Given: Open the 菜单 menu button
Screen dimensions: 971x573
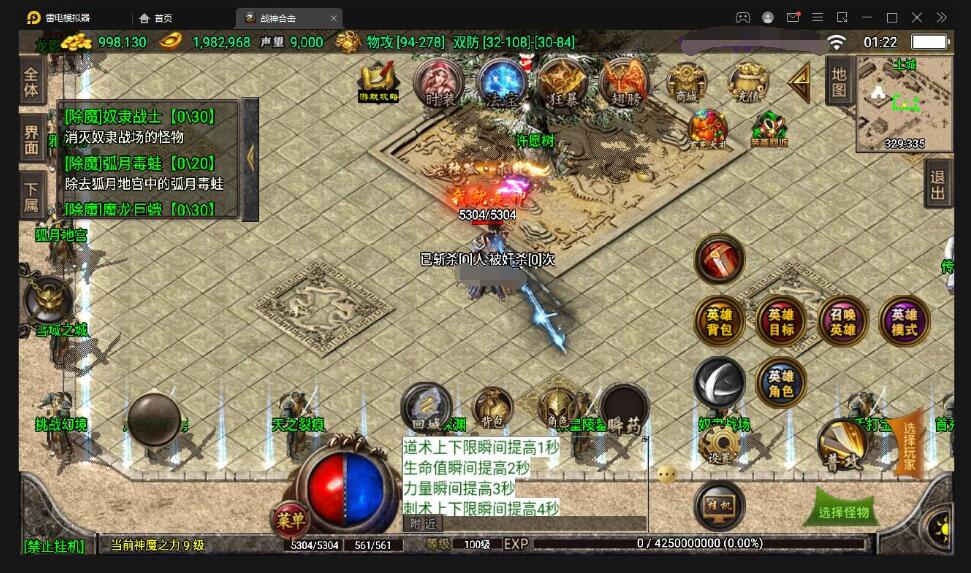Looking at the screenshot, I should pos(293,520).
